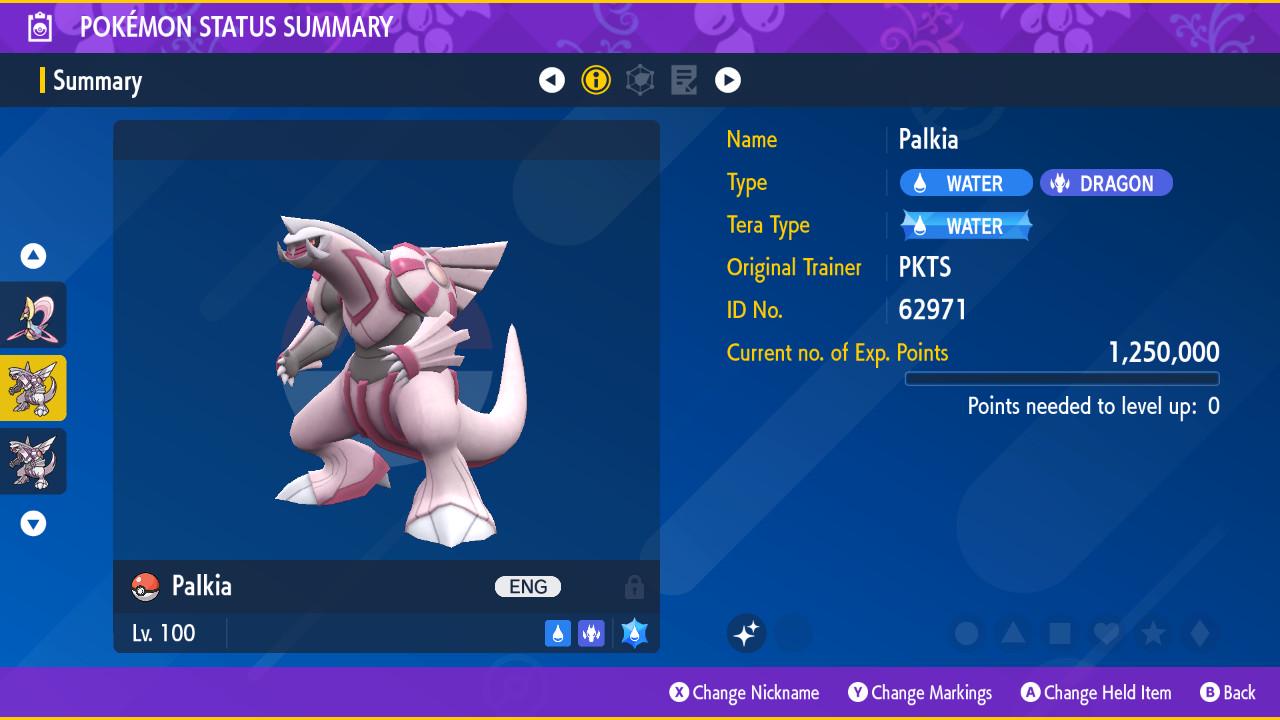
Task: Select the highlighted Palkia party thumbnail
Action: 33,388
